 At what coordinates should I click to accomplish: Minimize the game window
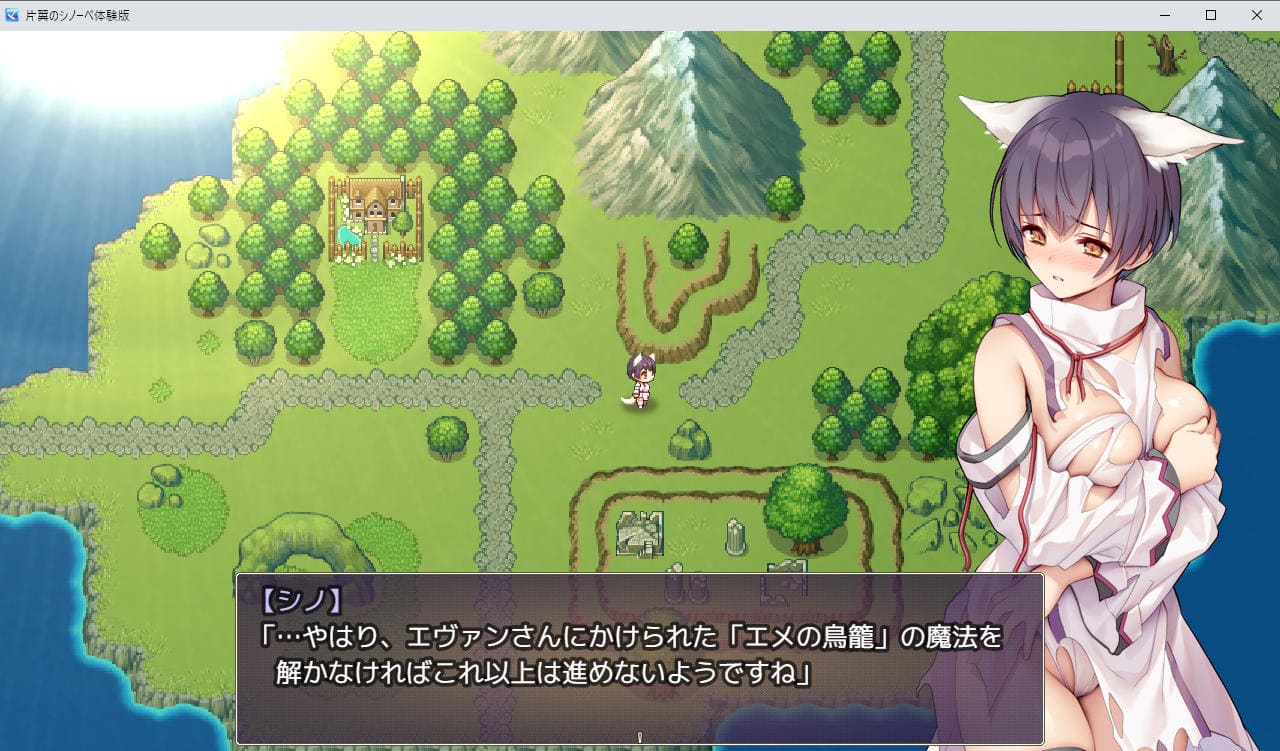[x=1165, y=15]
